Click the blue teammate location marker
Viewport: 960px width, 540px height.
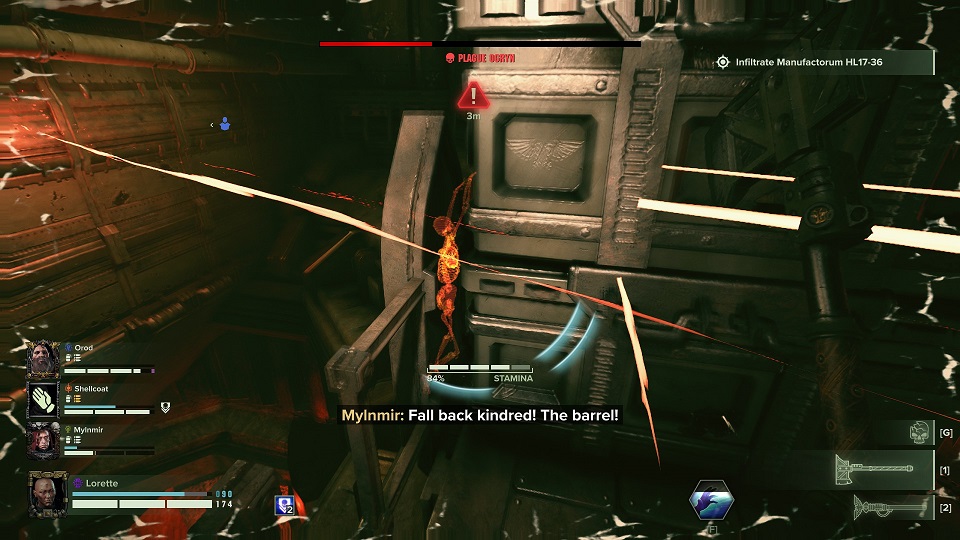[225, 125]
